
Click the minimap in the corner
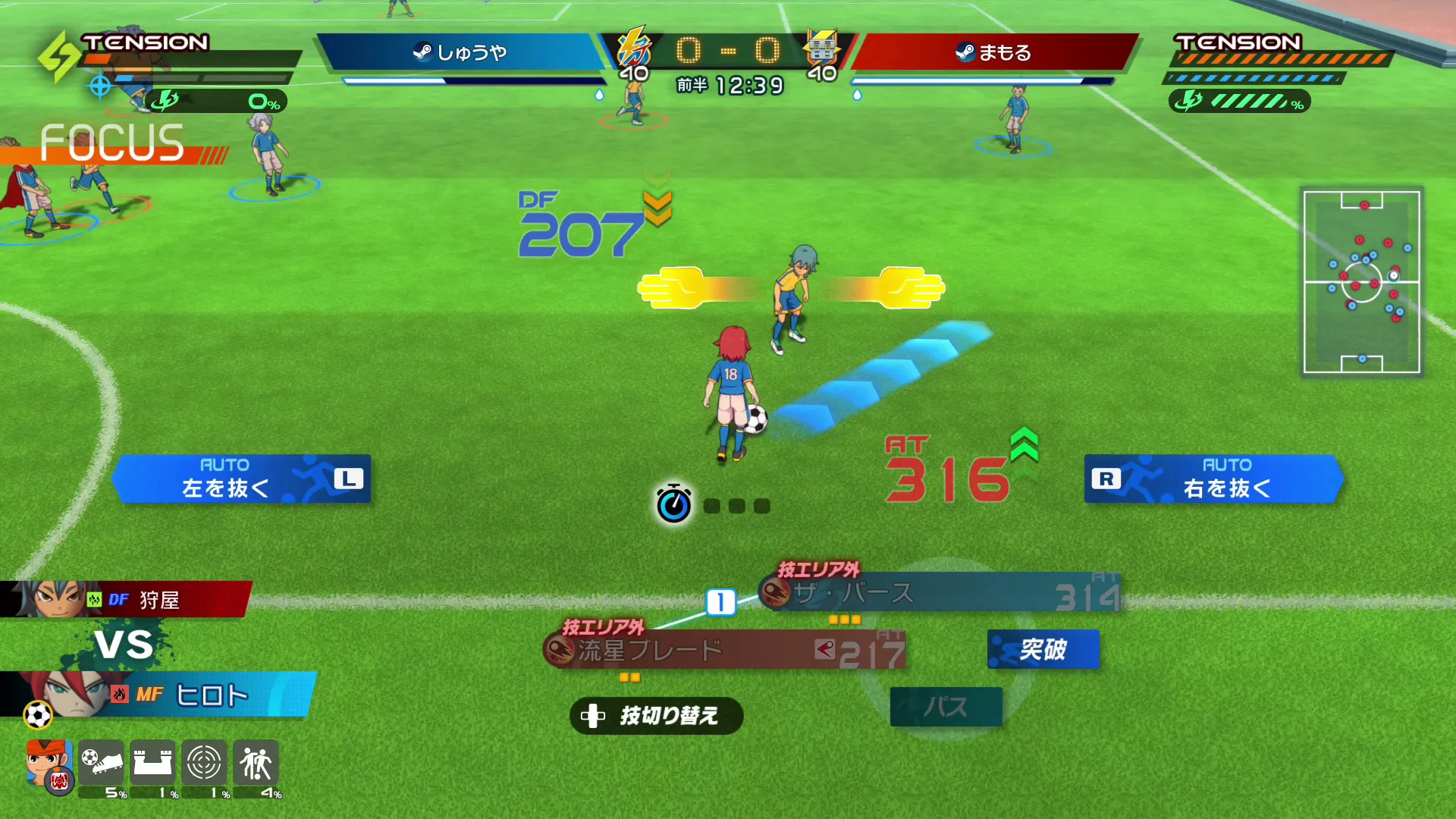pyautogui.click(x=1361, y=282)
